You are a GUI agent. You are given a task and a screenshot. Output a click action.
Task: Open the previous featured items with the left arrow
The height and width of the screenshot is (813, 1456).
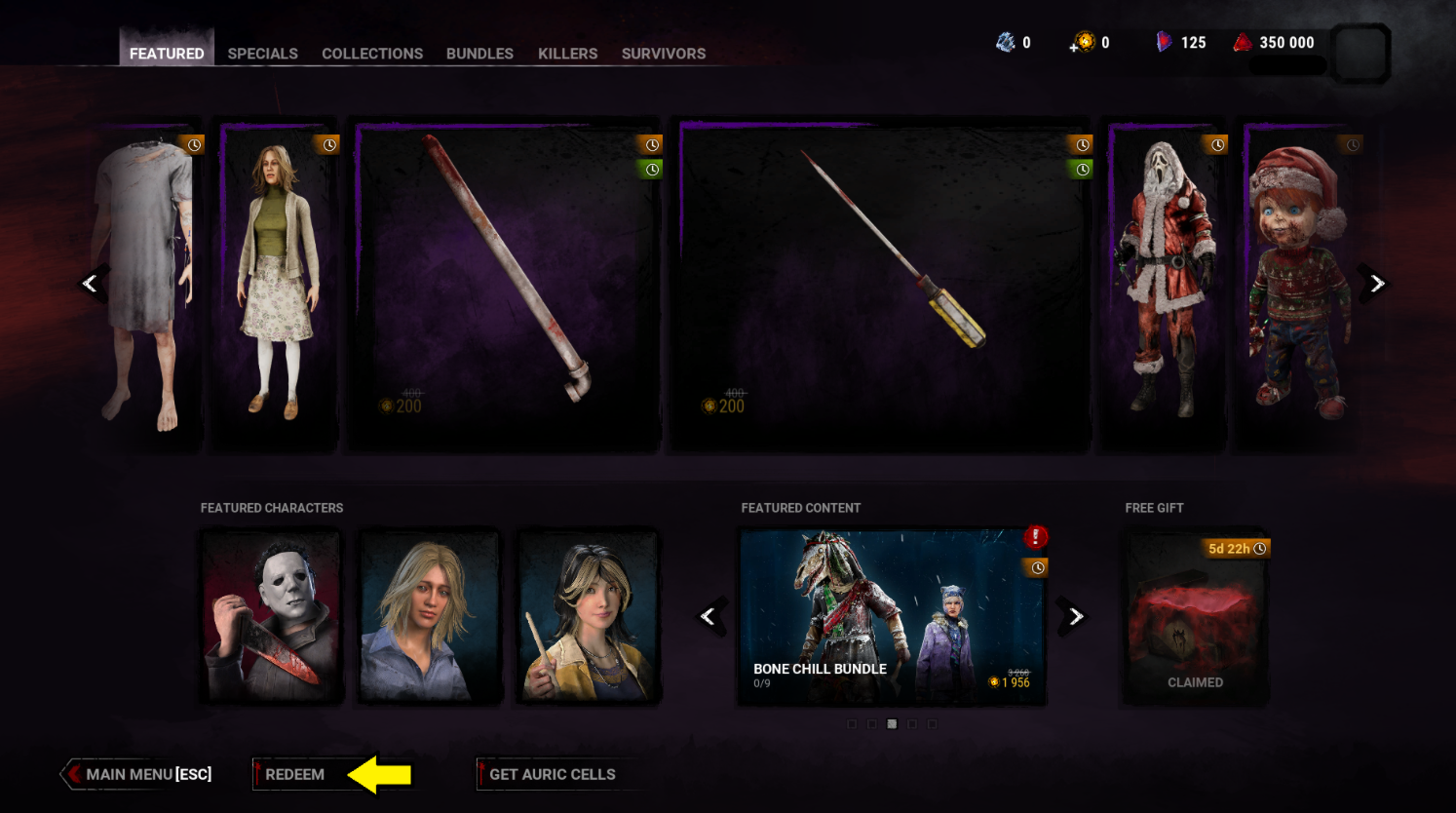point(91,284)
